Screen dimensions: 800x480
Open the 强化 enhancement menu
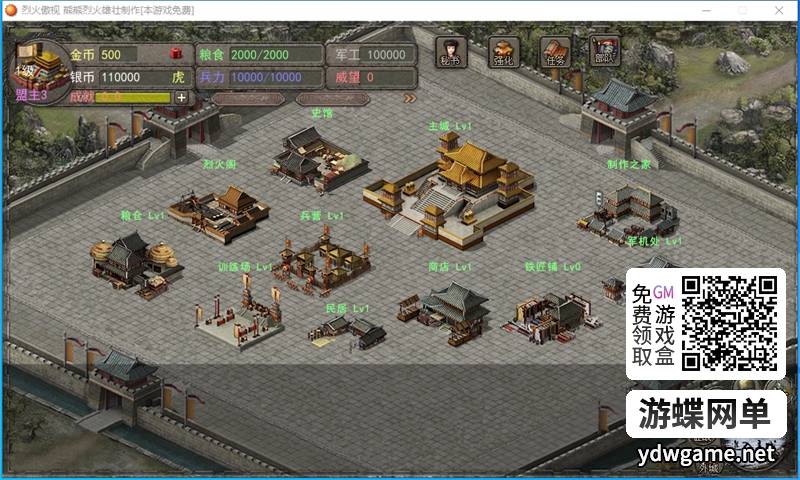(505, 52)
